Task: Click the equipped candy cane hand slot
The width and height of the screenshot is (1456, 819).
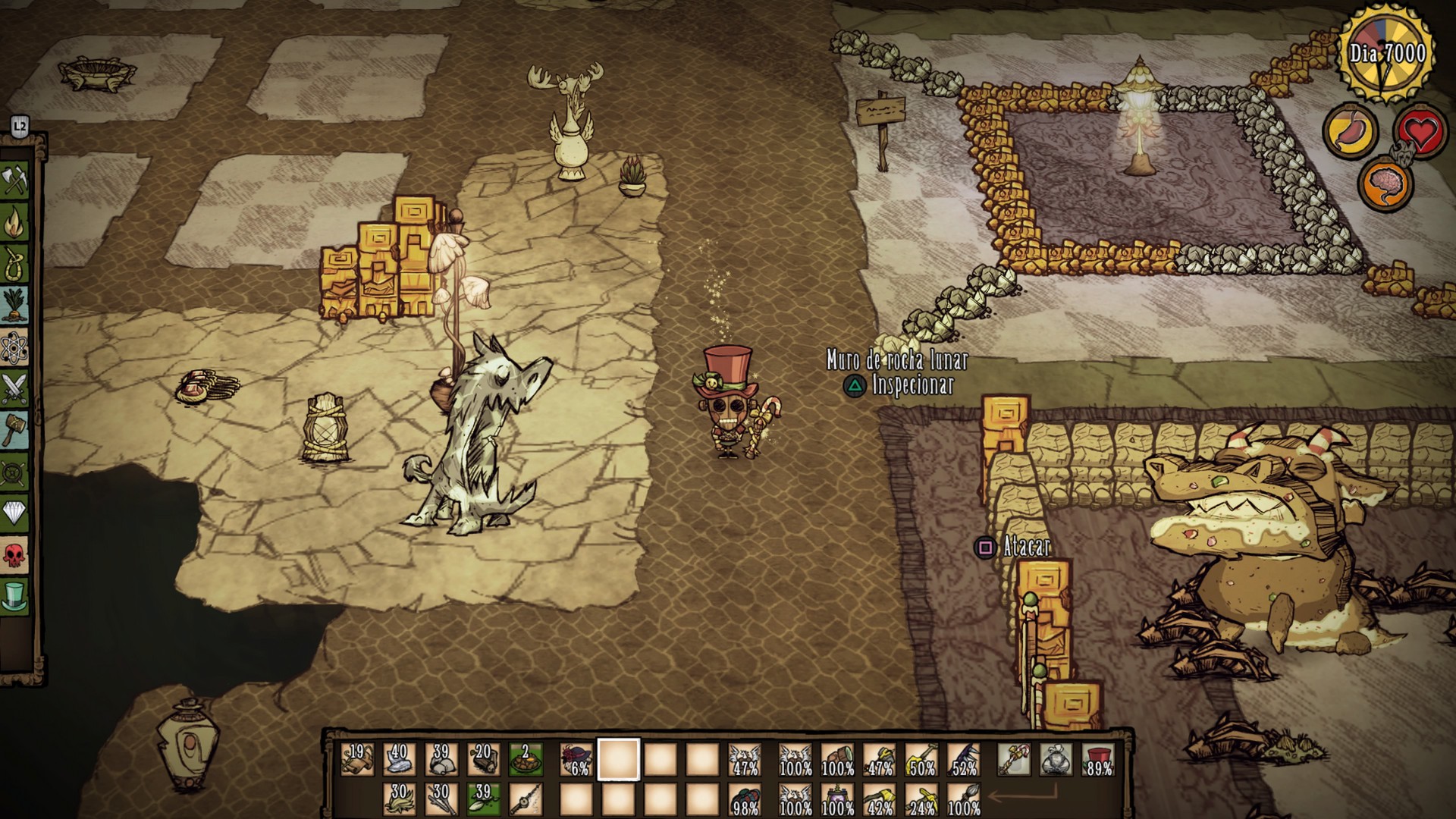Action: 1015,759
